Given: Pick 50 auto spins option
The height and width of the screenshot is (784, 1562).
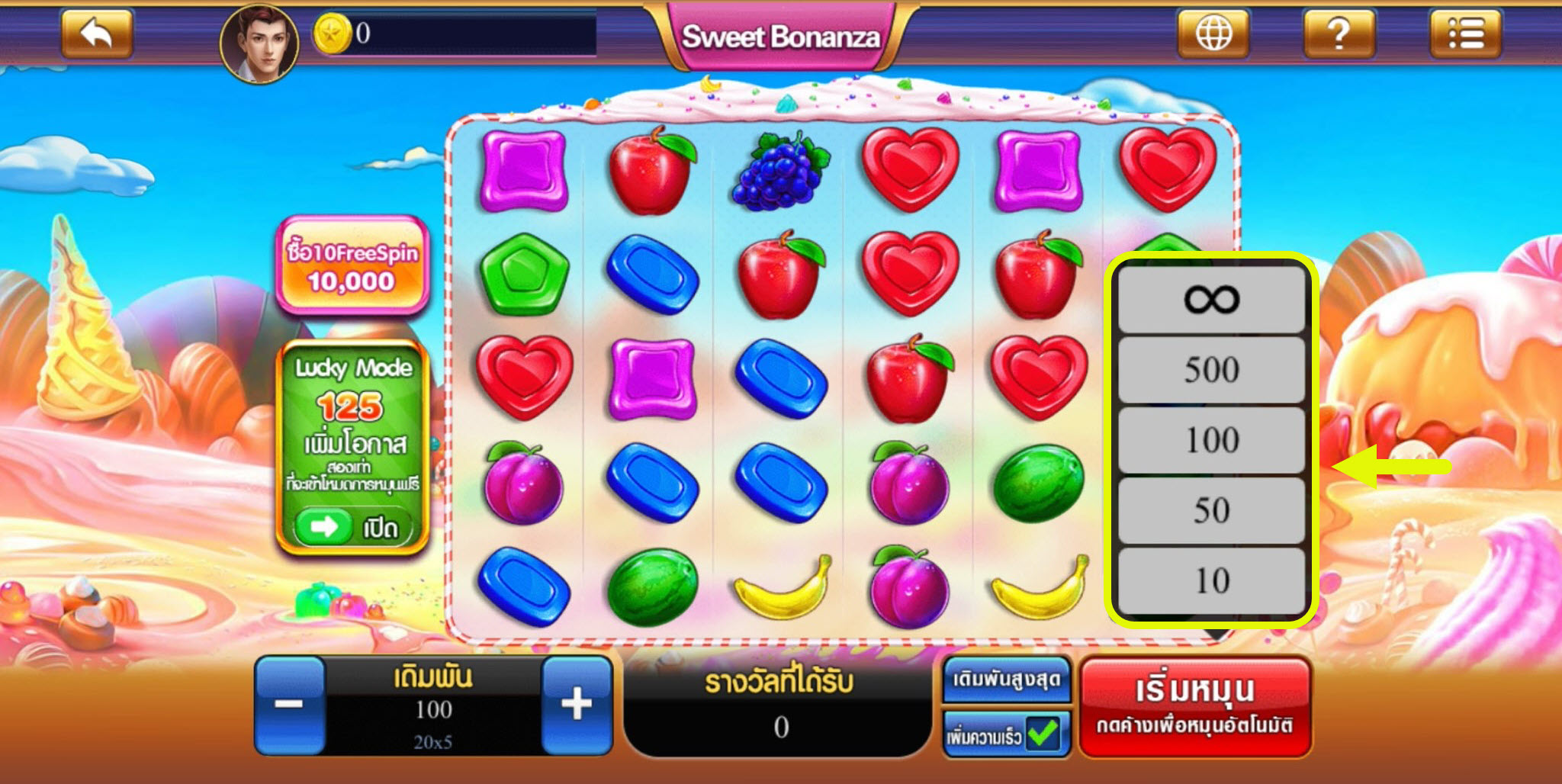Looking at the screenshot, I should click(x=1210, y=510).
